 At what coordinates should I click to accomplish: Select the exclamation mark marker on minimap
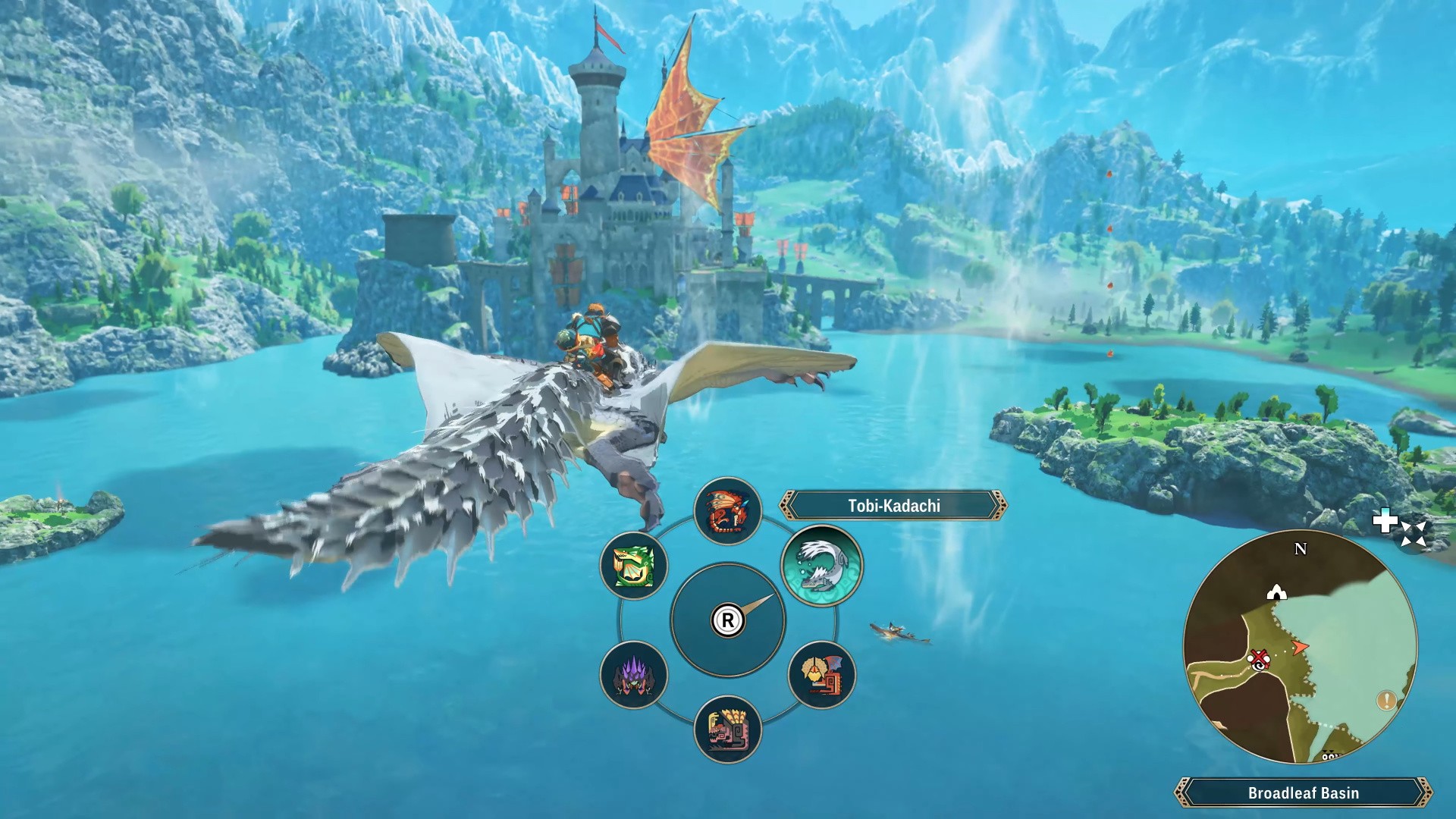click(1387, 700)
